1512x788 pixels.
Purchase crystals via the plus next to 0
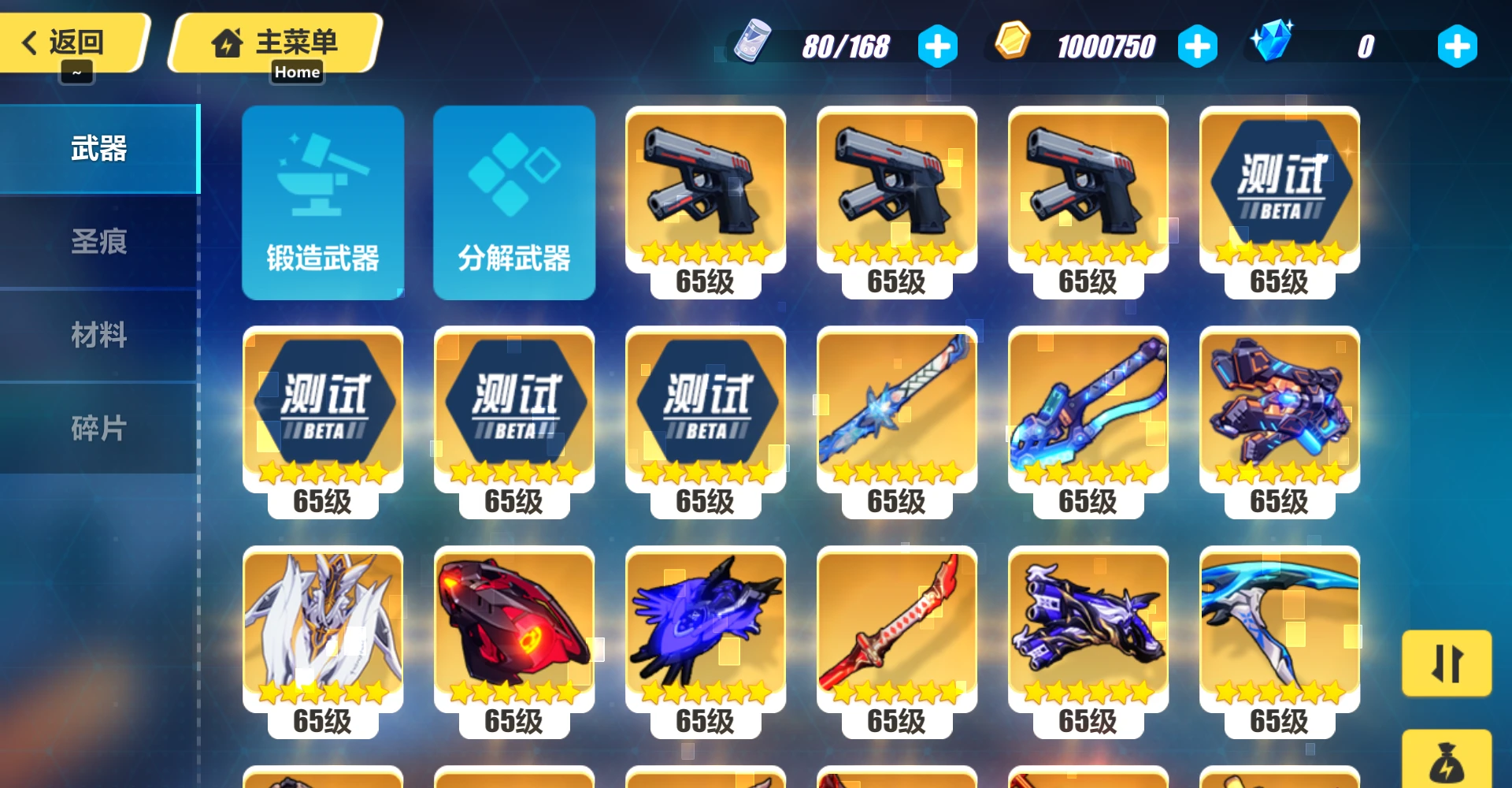click(x=1456, y=45)
